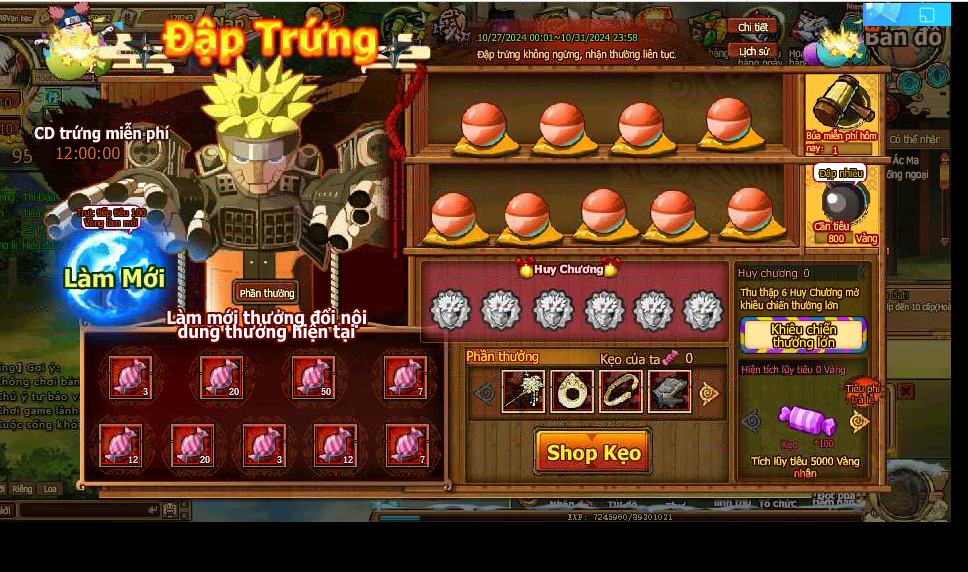Select the gray gauntlet reward item
968x572 pixels.
pyautogui.click(x=669, y=392)
